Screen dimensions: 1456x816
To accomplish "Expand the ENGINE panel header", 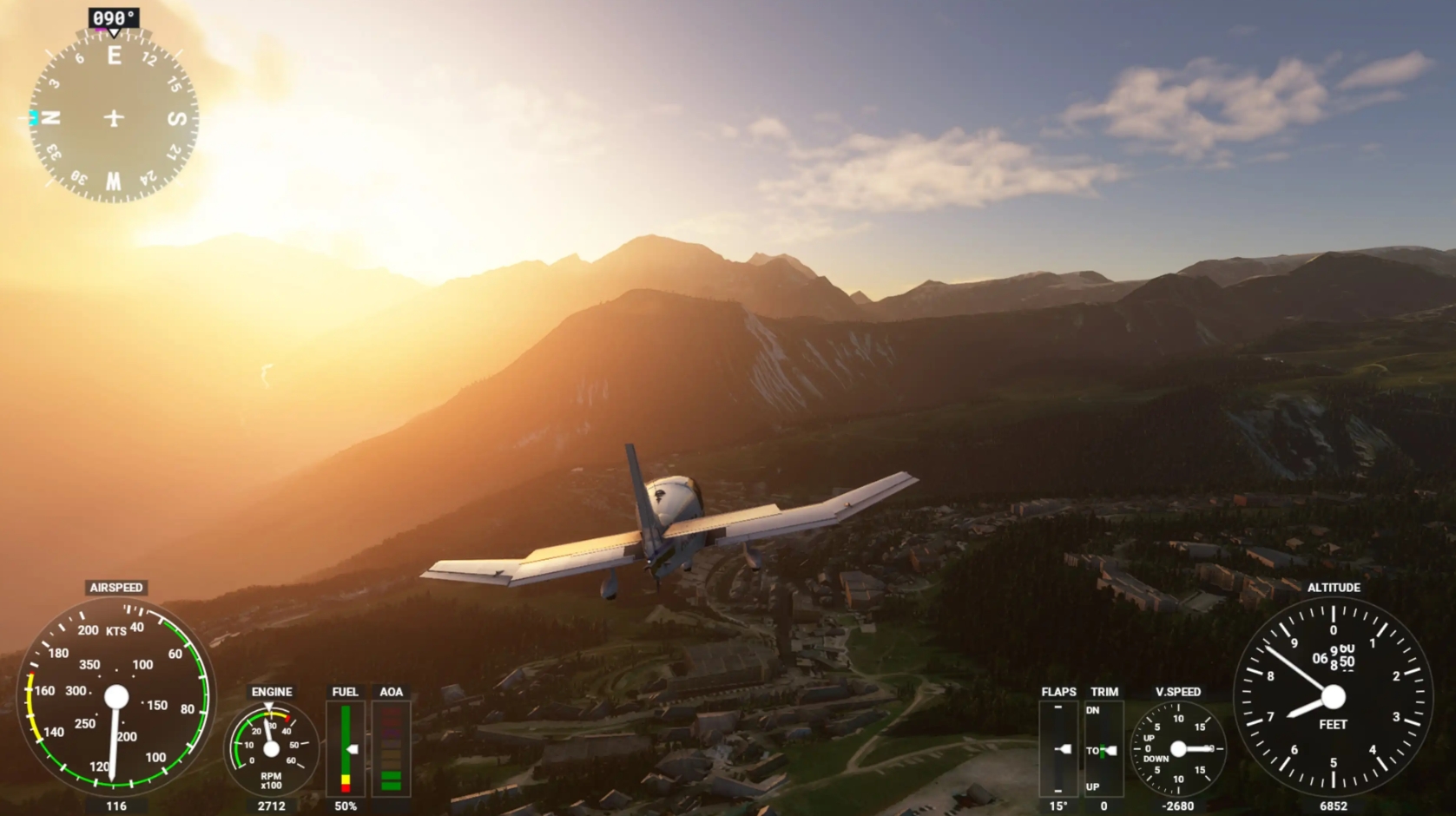I will (x=271, y=692).
